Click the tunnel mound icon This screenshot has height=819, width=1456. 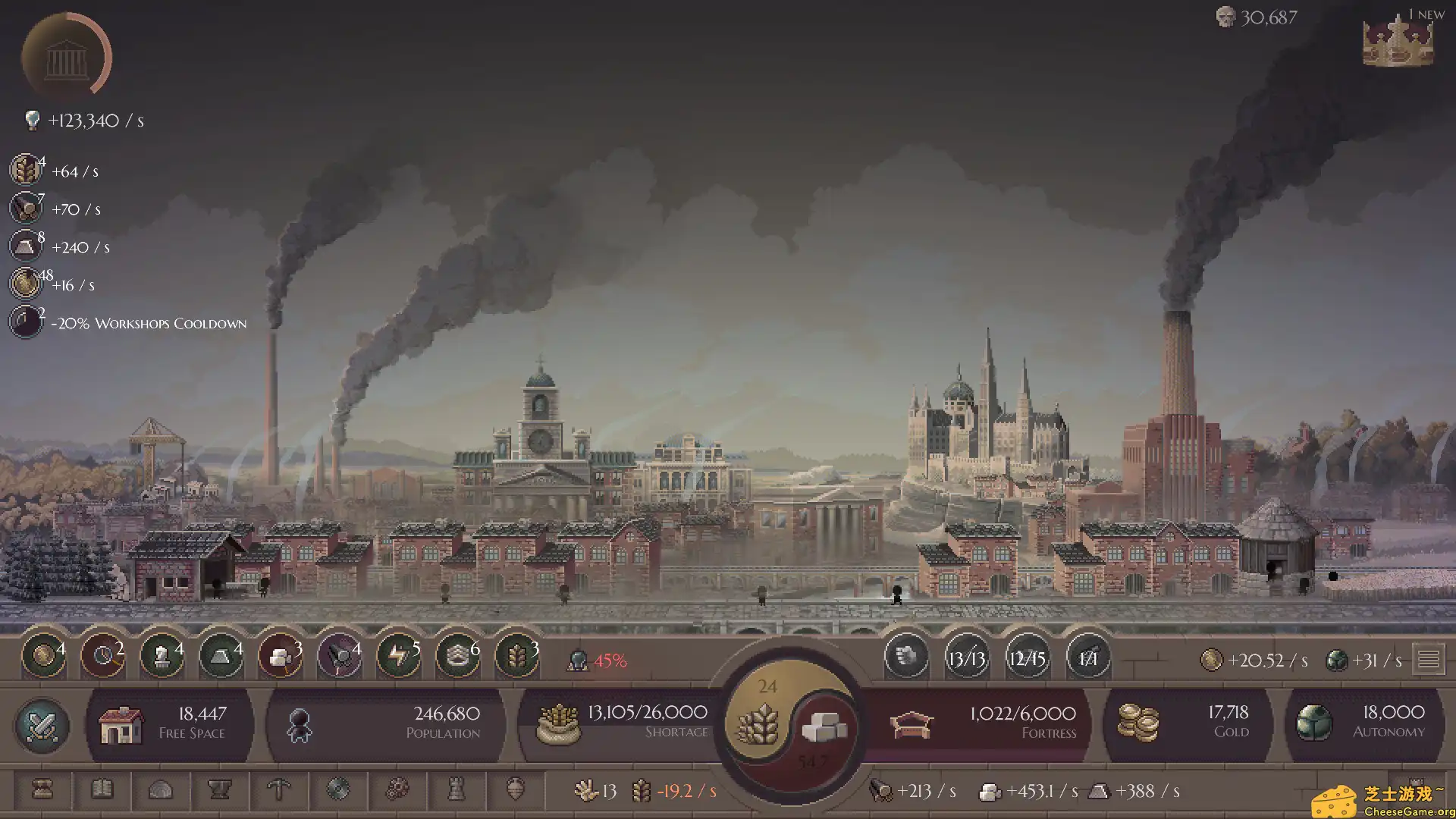pos(161,790)
